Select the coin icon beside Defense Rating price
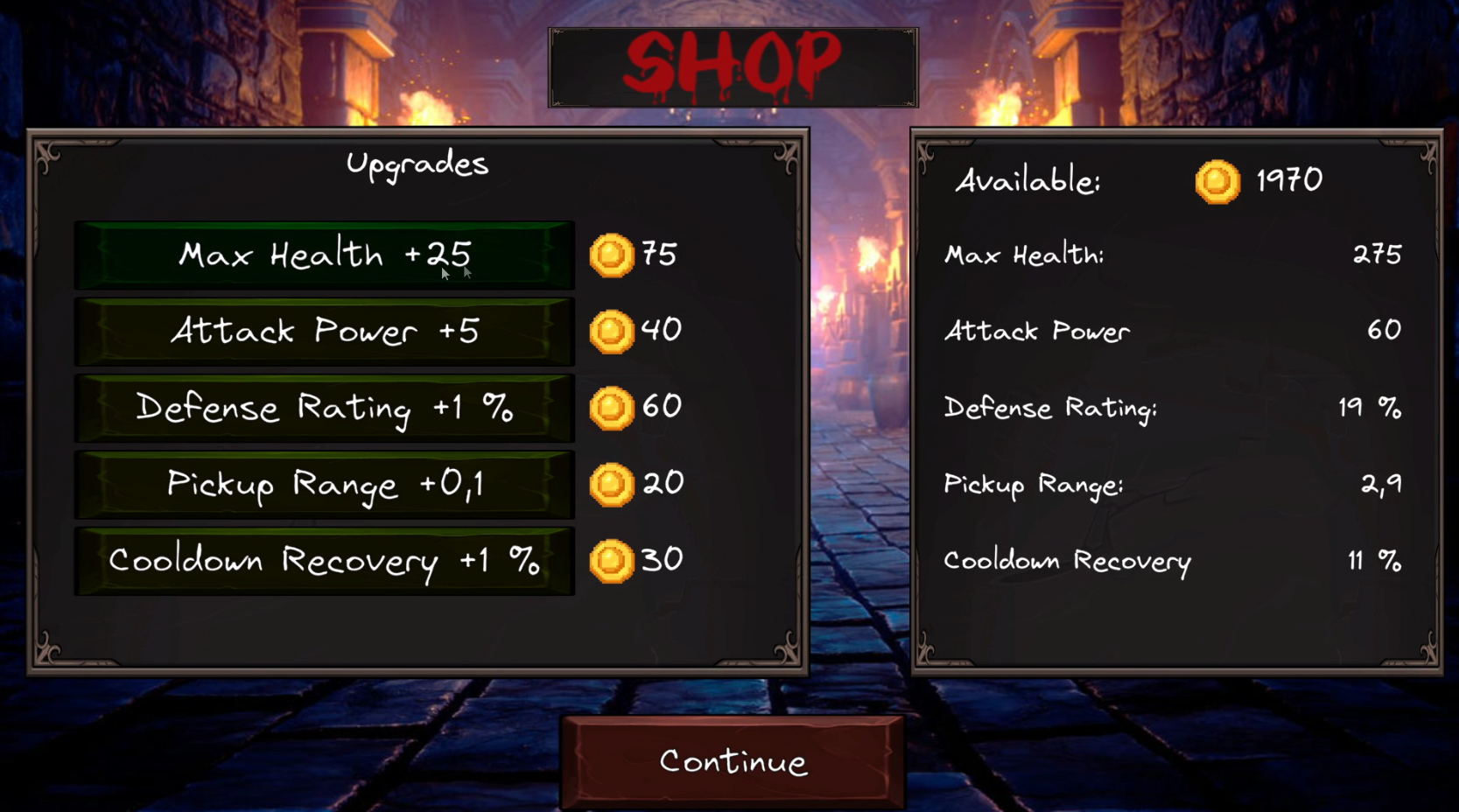The image size is (1459, 812). coord(613,406)
